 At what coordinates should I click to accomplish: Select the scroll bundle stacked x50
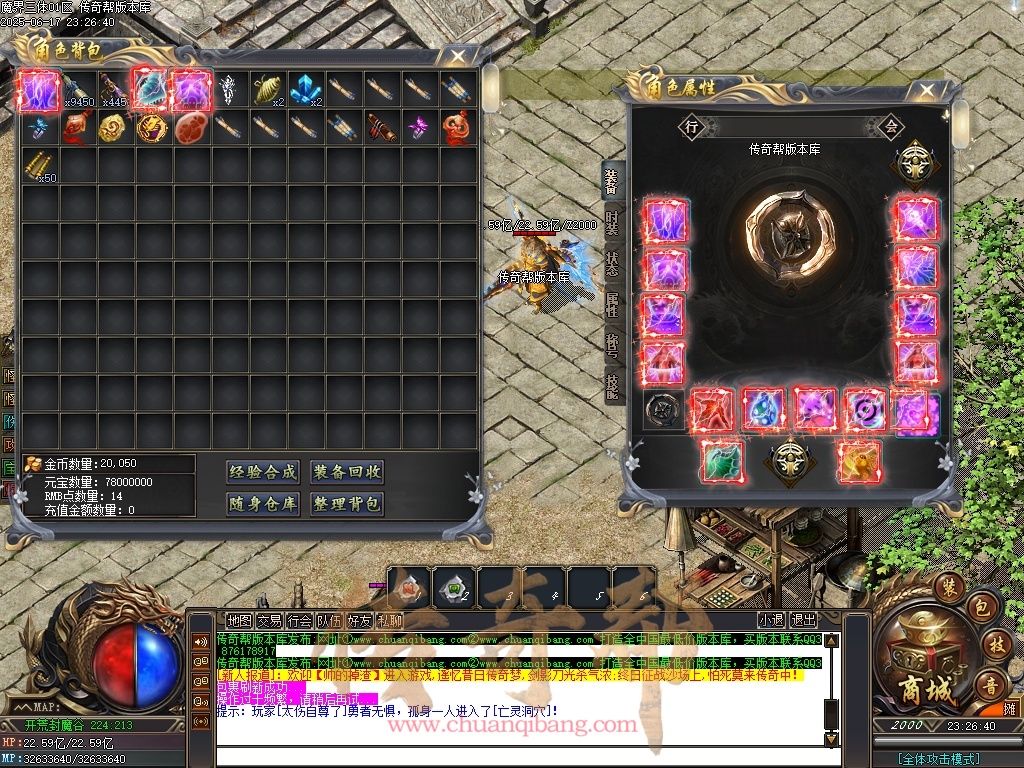pyautogui.click(x=39, y=165)
